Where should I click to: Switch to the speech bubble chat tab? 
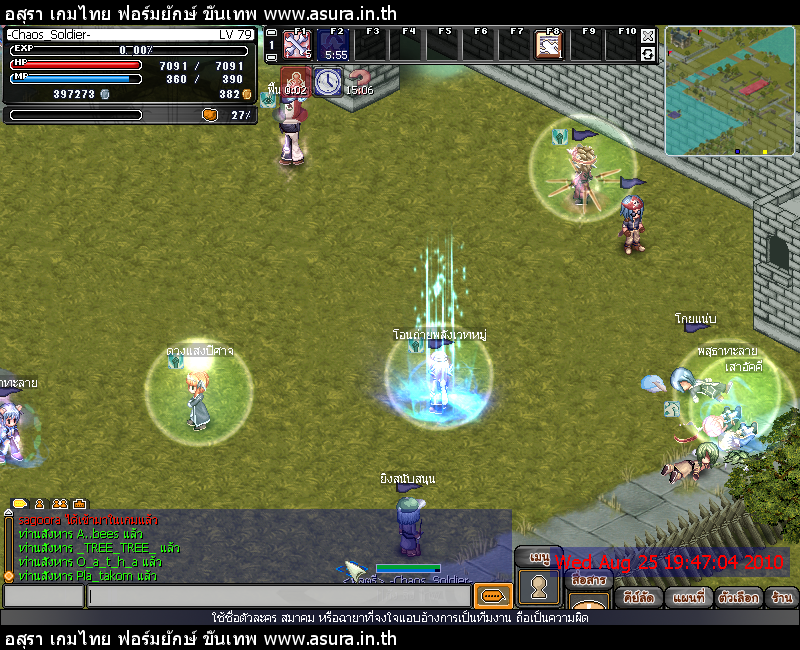pos(19,504)
